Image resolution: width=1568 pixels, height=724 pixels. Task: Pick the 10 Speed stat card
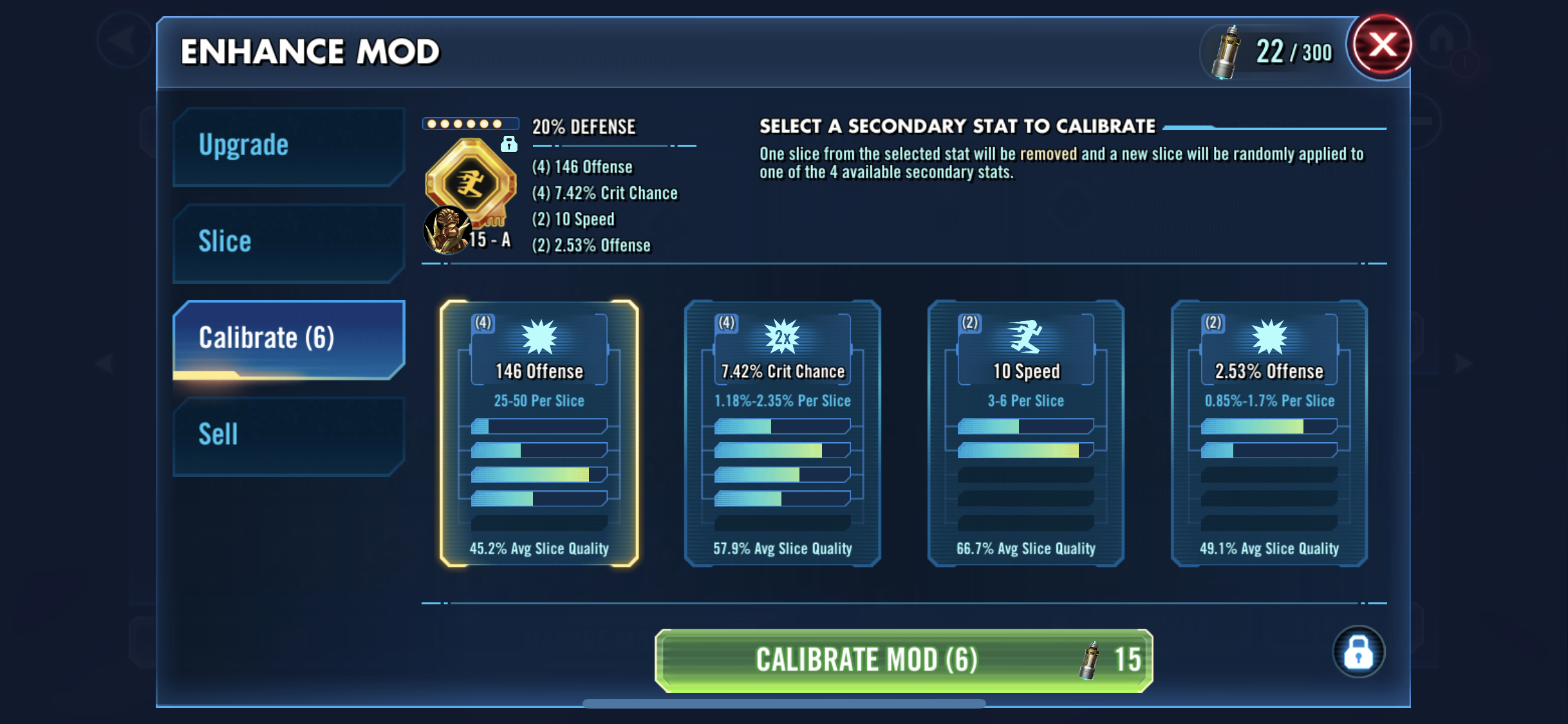tap(1025, 433)
